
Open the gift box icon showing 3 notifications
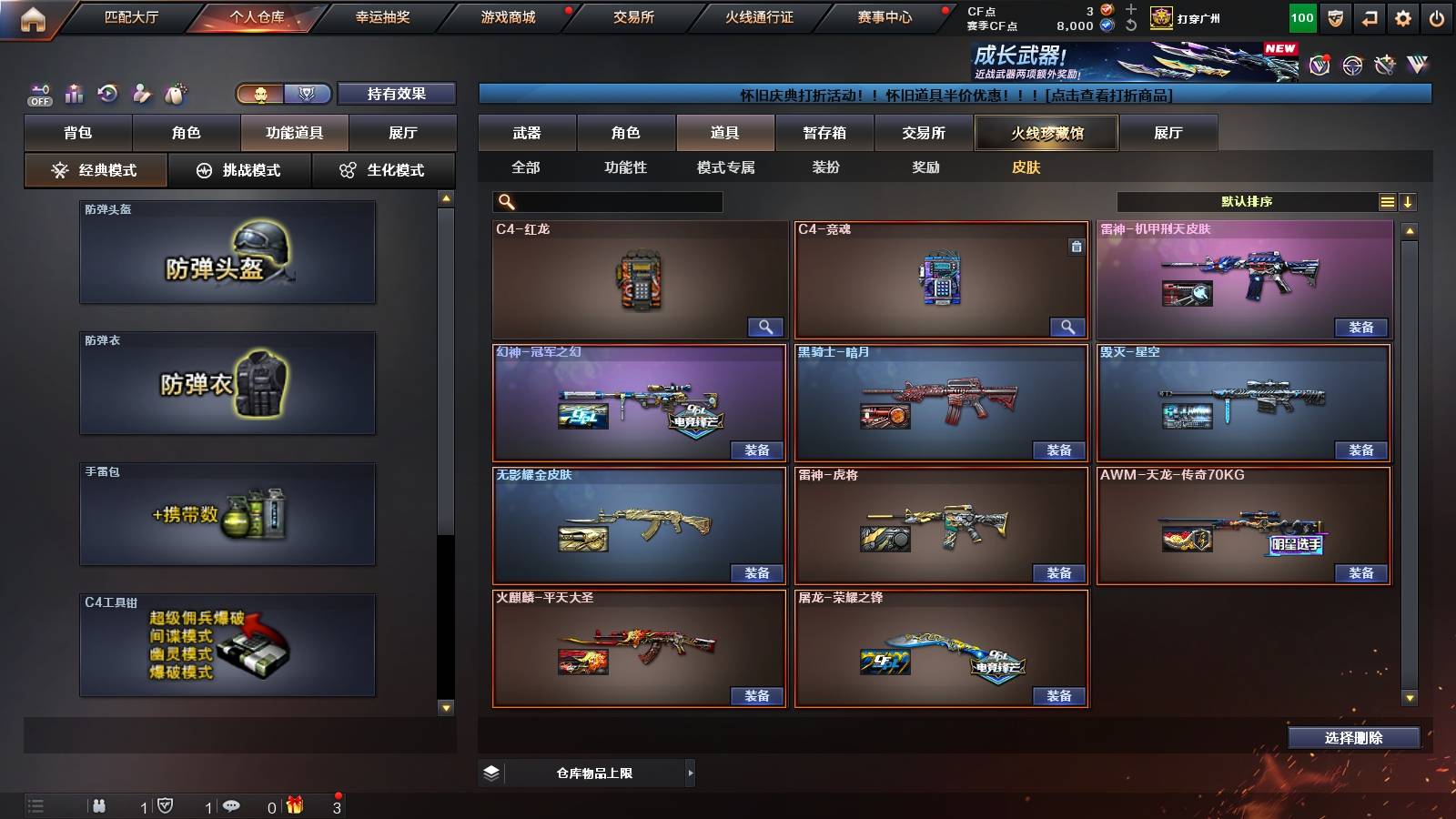tap(293, 805)
